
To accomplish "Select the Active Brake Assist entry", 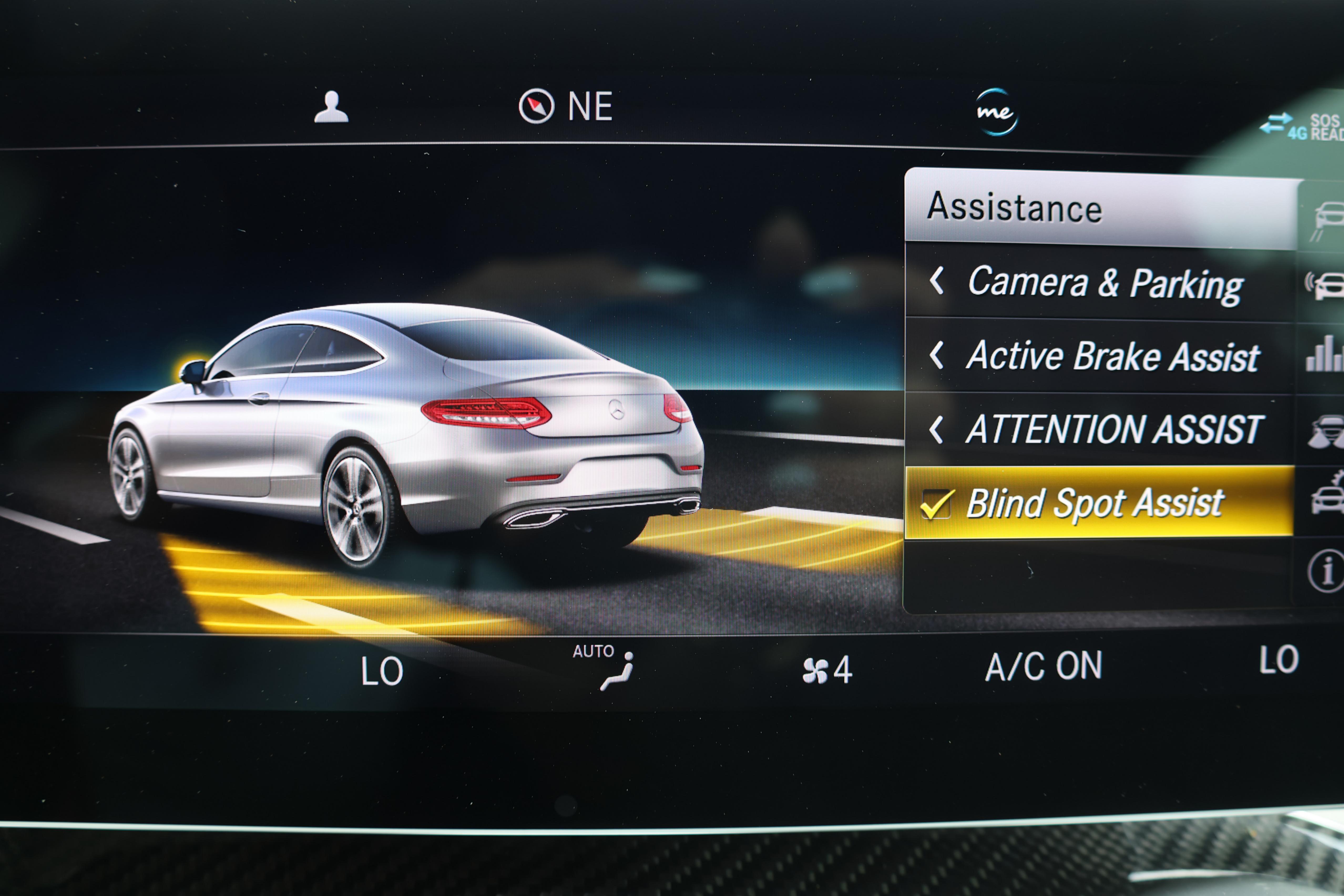I will pos(1111,356).
